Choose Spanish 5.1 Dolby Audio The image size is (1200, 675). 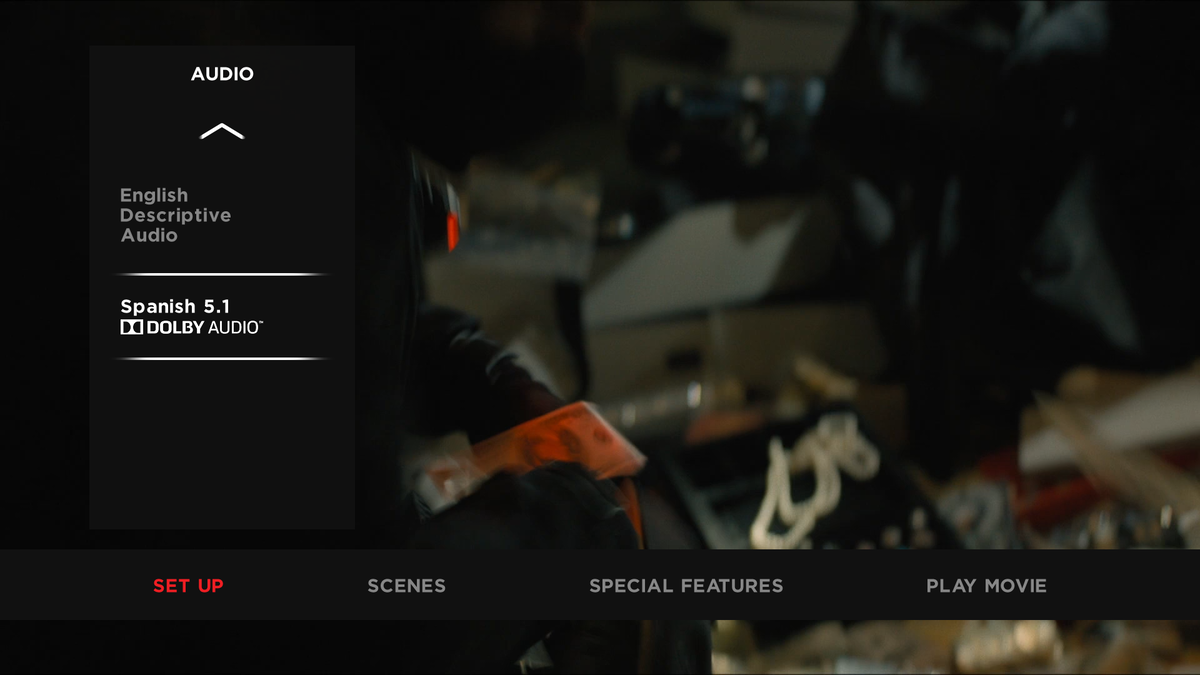pos(190,316)
